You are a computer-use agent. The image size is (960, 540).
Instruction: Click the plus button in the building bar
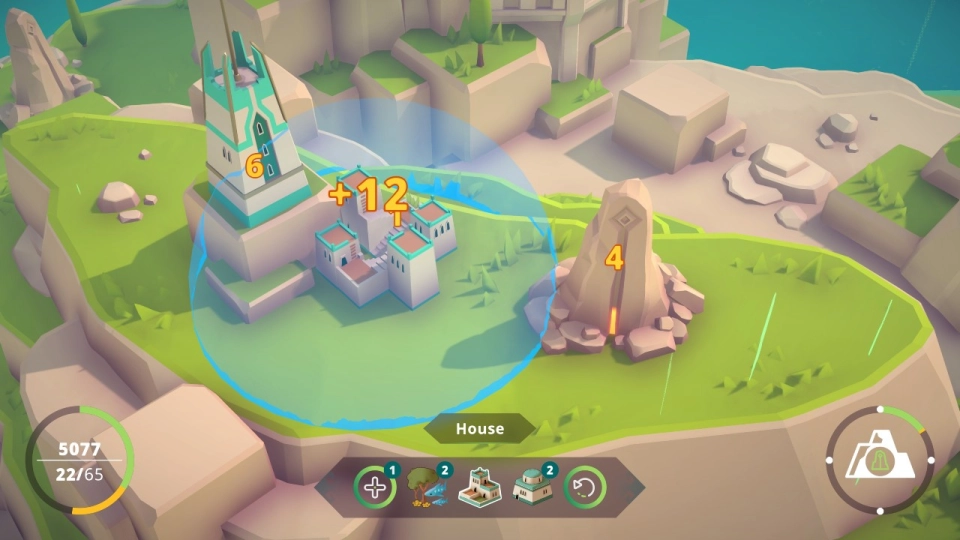click(x=375, y=488)
